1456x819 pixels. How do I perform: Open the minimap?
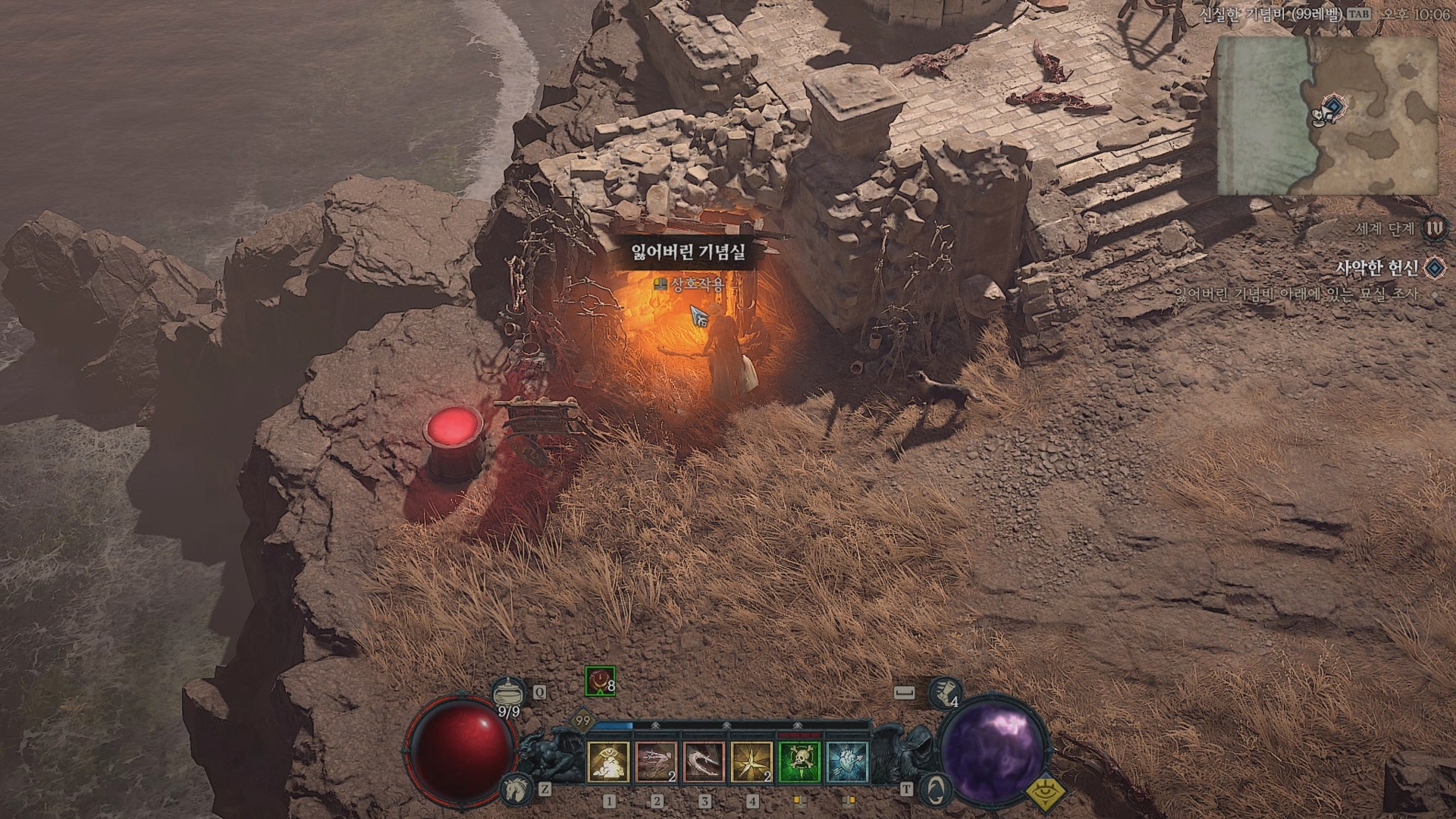tap(1327, 116)
